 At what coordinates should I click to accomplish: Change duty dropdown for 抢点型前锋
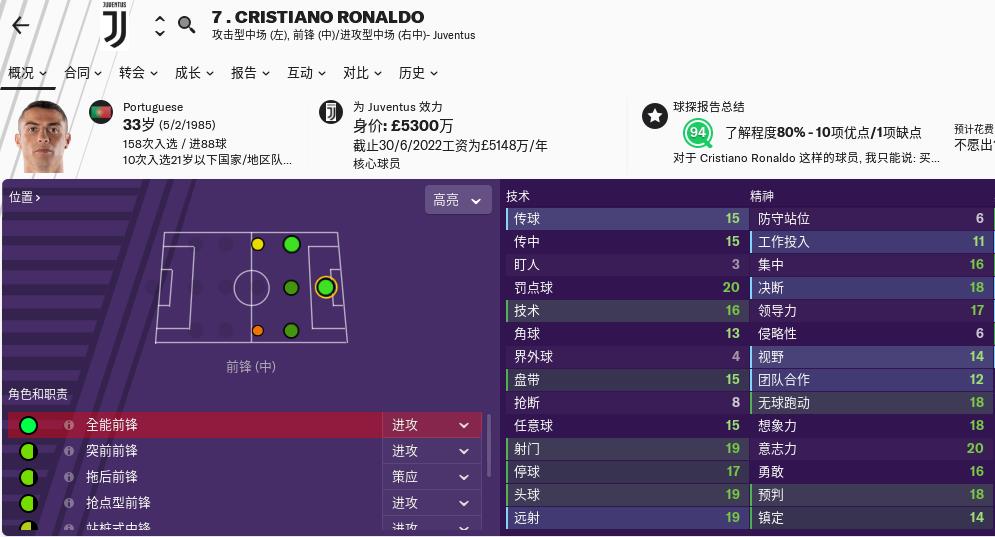click(431, 503)
